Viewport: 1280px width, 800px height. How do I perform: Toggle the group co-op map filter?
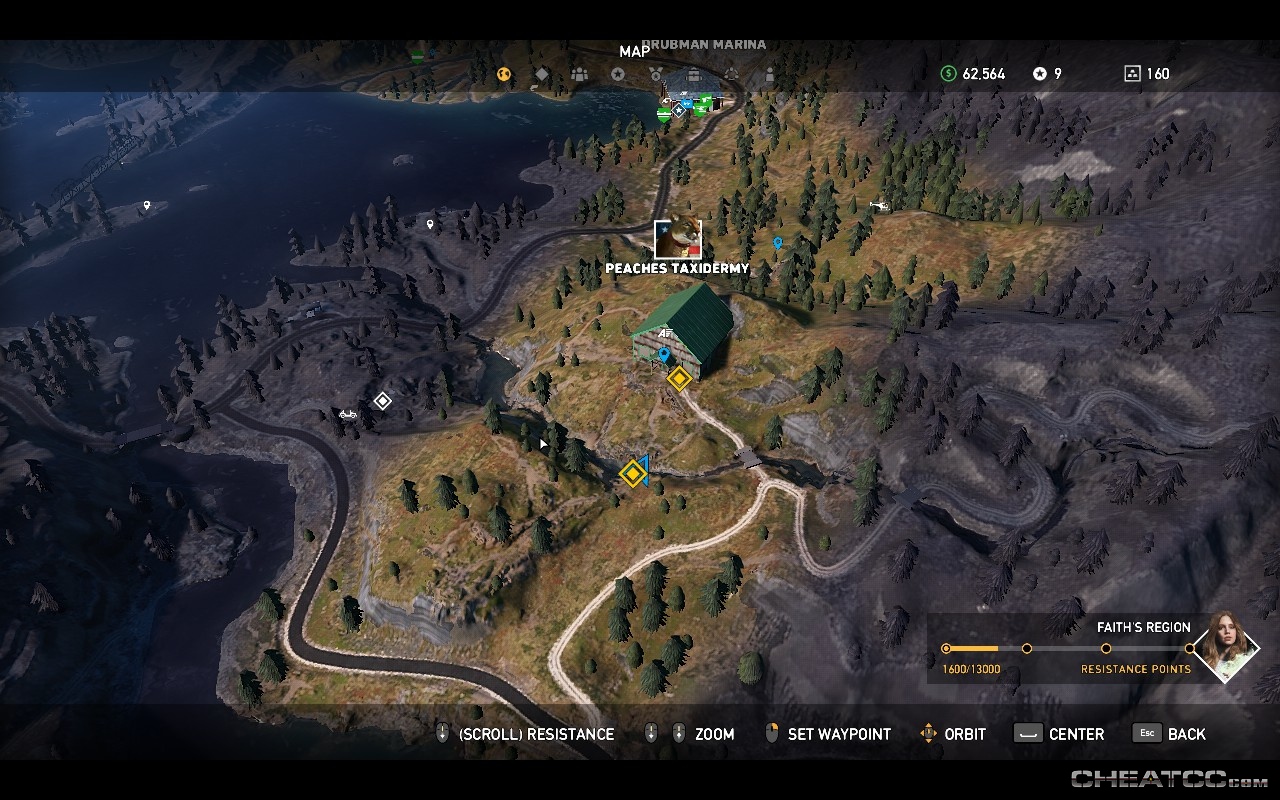[x=581, y=74]
